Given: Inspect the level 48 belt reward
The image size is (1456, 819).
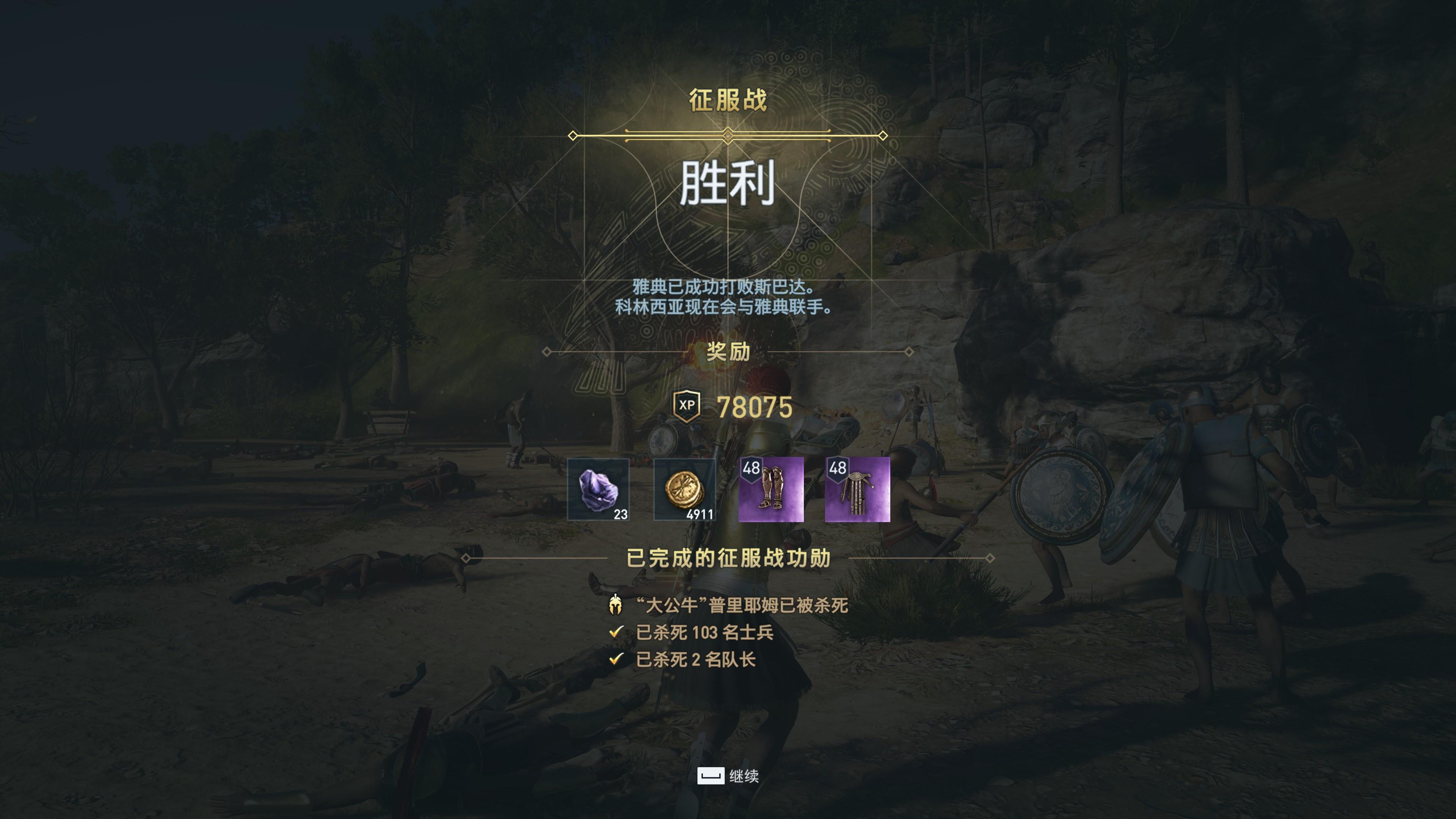Looking at the screenshot, I should pos(857,489).
